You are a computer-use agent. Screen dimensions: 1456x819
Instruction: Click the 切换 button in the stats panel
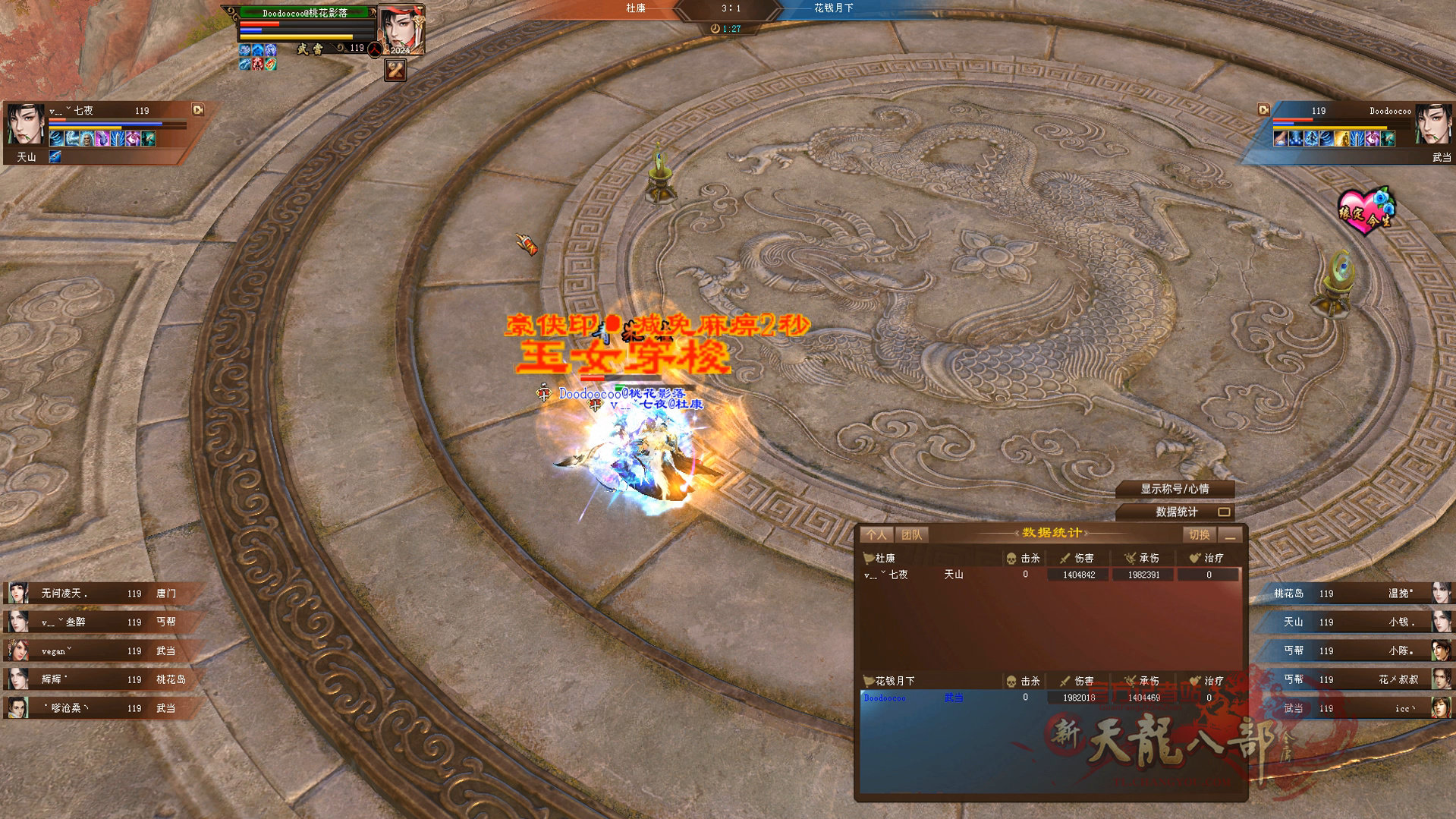pos(1199,535)
